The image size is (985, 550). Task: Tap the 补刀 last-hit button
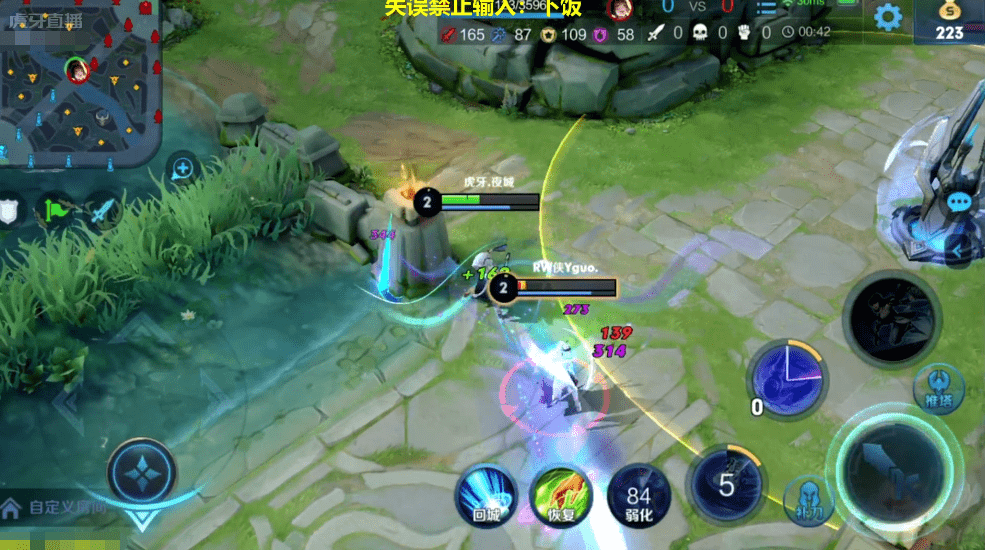pyautogui.click(x=808, y=500)
